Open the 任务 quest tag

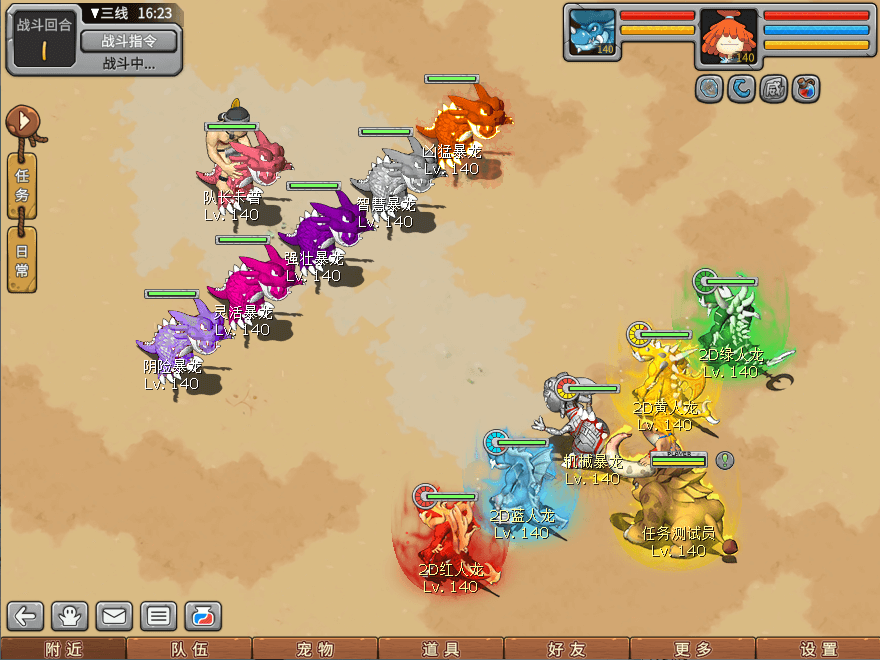pyautogui.click(x=22, y=185)
